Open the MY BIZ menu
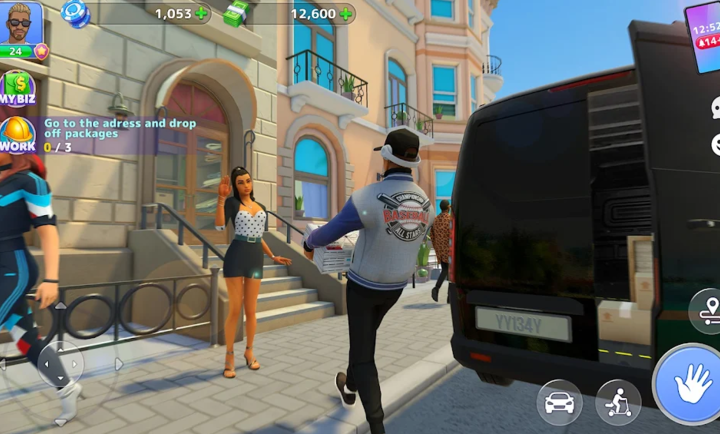The height and width of the screenshot is (434, 720). tap(17, 88)
